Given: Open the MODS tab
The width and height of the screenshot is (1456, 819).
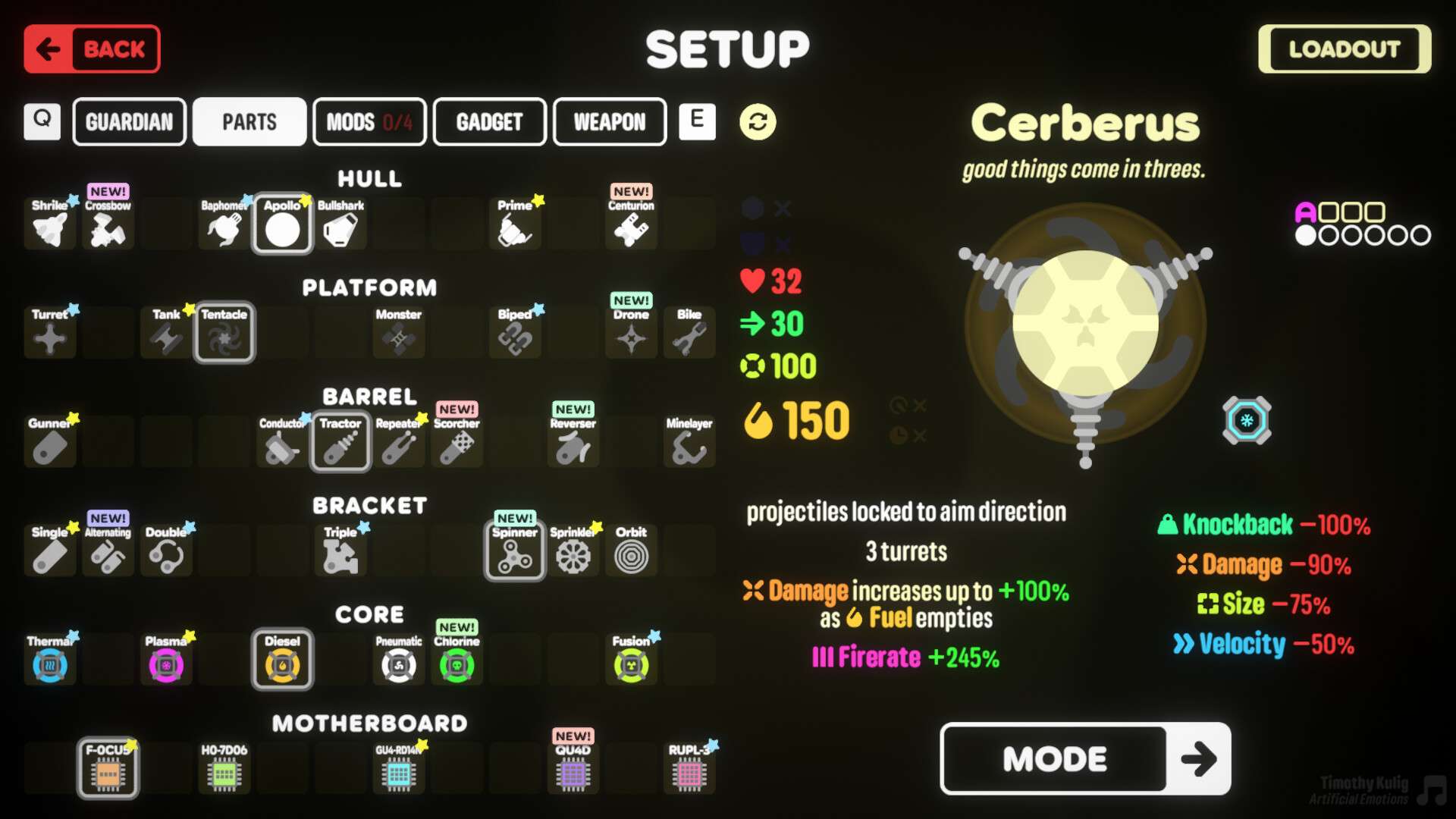Looking at the screenshot, I should 369,121.
